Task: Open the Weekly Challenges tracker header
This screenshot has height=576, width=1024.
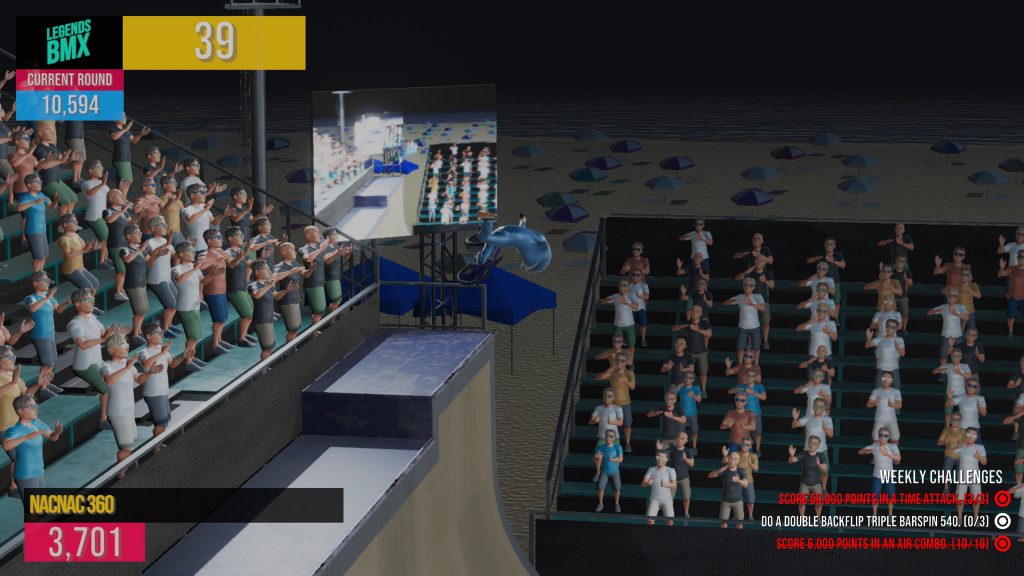Action: (940, 477)
